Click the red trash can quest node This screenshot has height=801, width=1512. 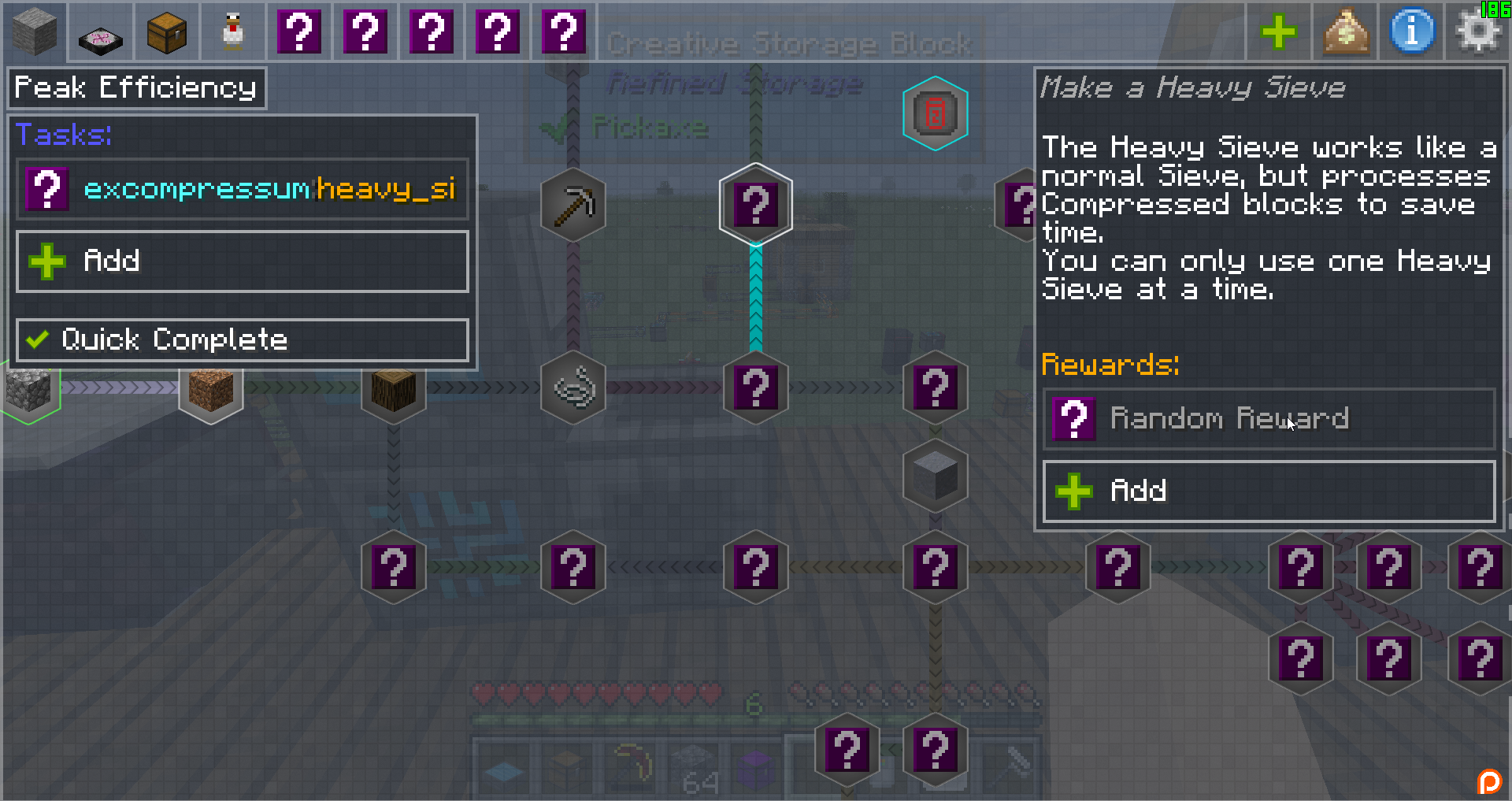[x=935, y=113]
